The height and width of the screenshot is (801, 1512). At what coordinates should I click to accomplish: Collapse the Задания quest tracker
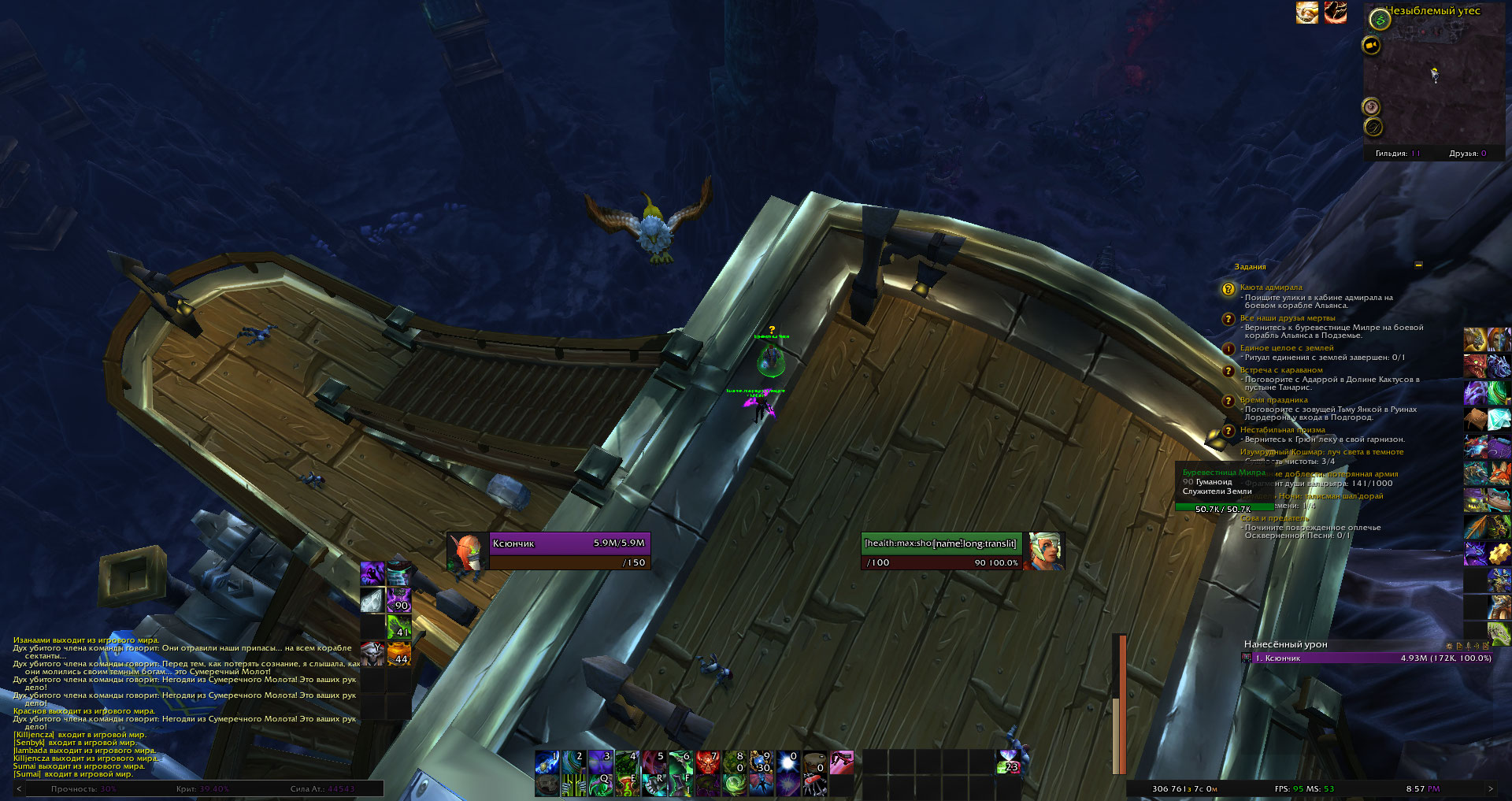pyautogui.click(x=1418, y=265)
